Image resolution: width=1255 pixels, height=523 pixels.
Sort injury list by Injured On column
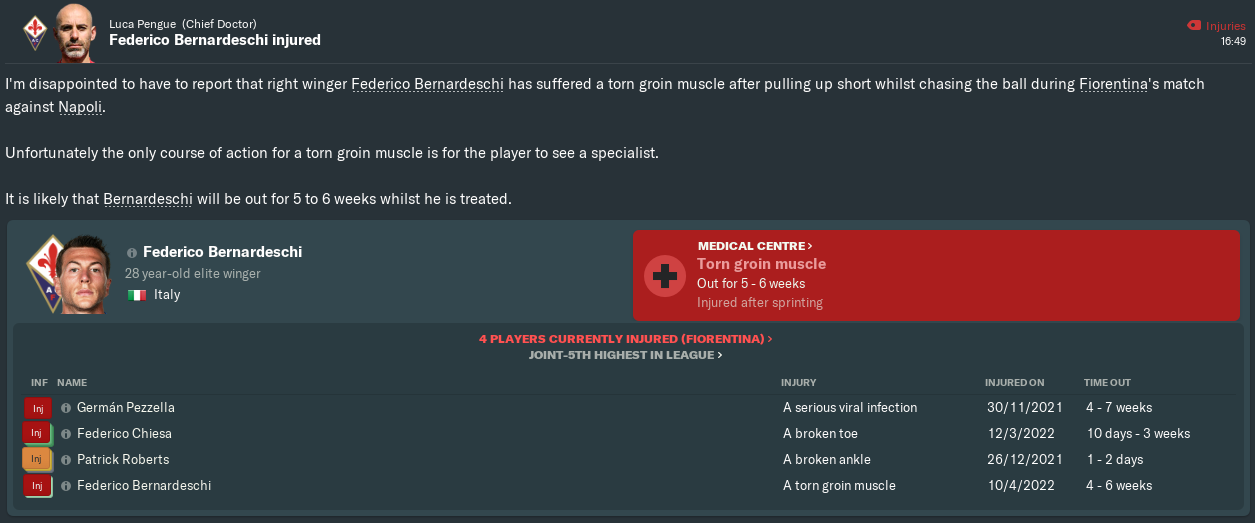click(1014, 383)
